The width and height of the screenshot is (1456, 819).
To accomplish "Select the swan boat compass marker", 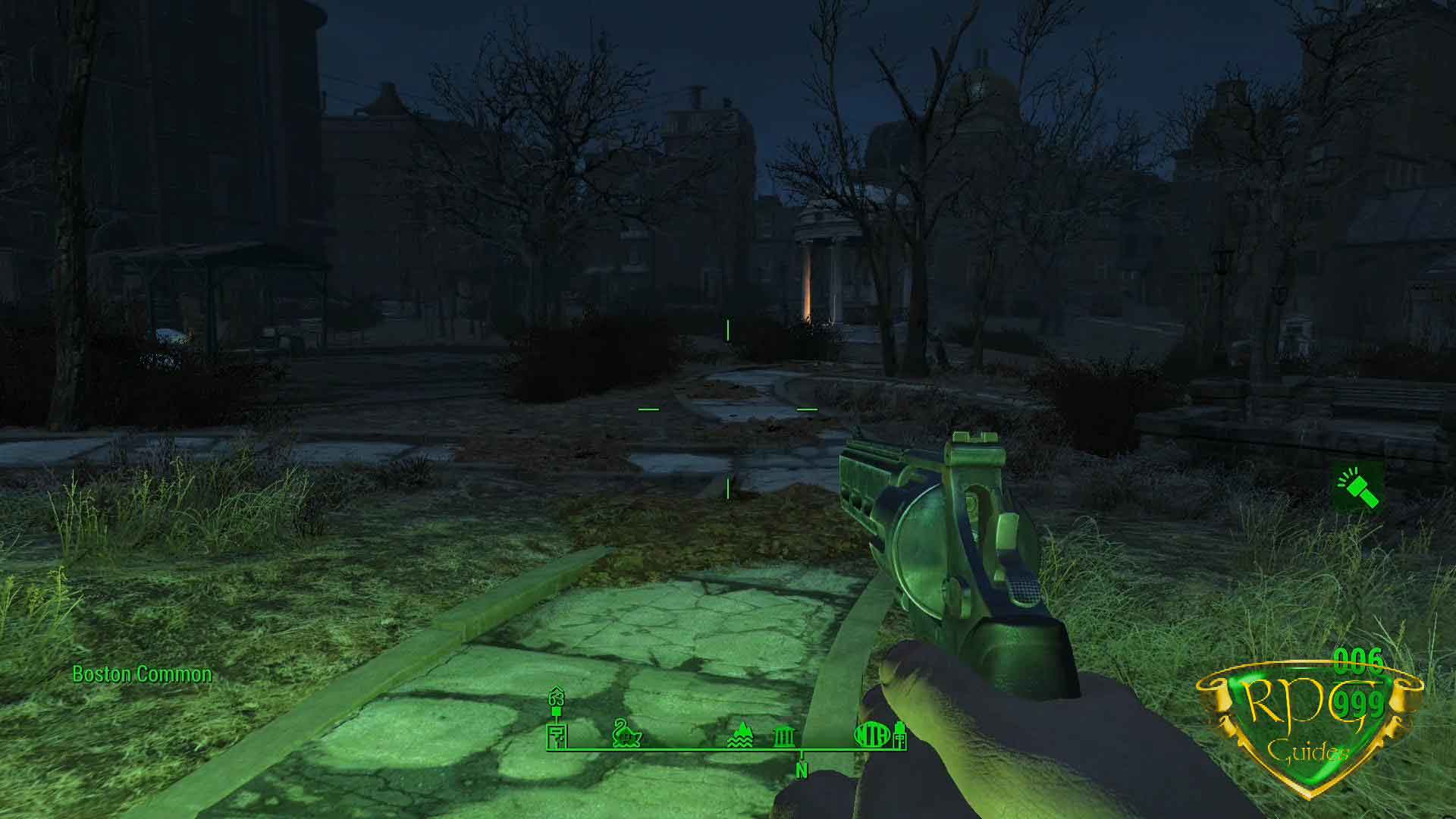I will [x=628, y=733].
